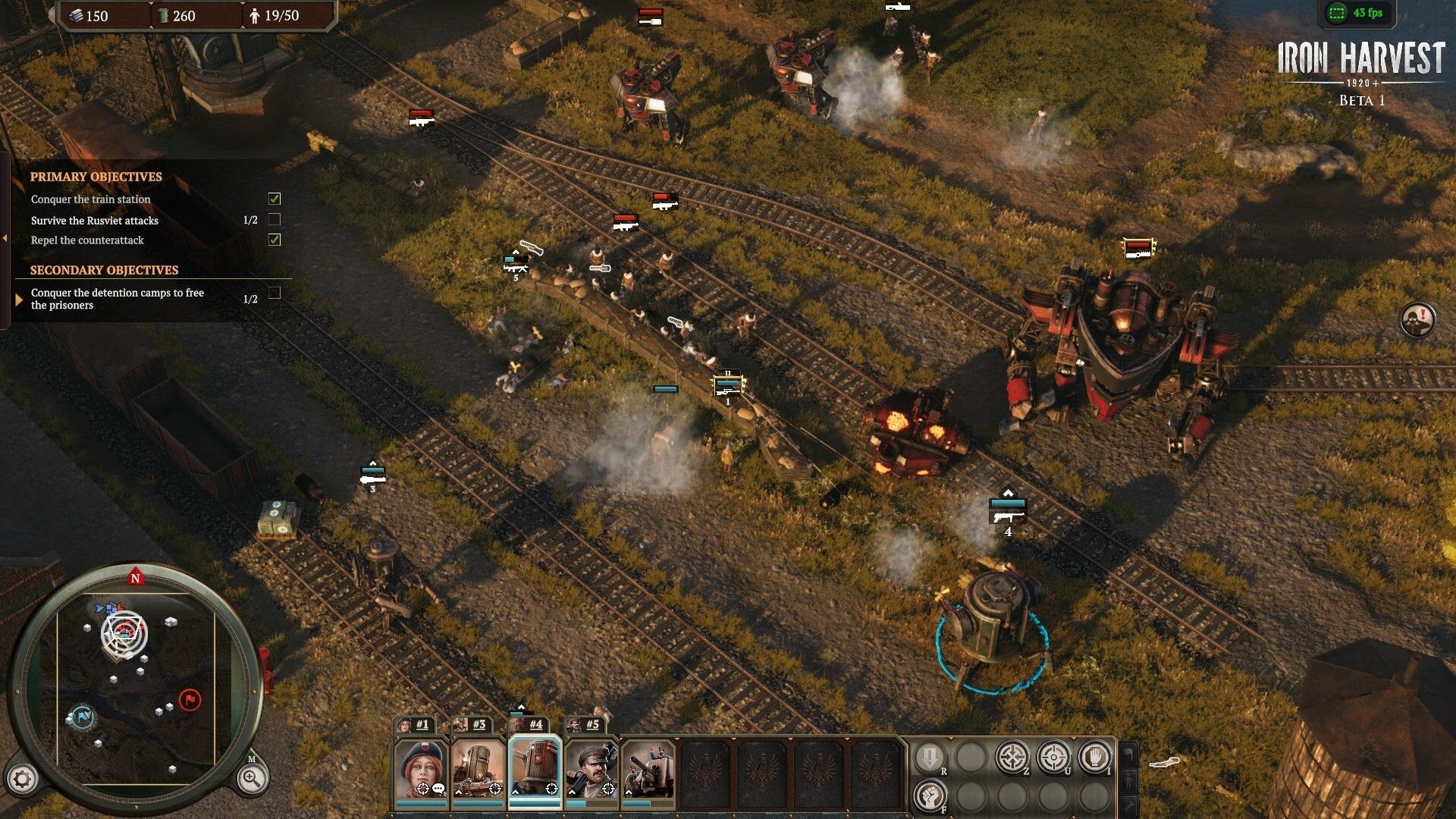Collapse the objectives panel side arrow

5,238
